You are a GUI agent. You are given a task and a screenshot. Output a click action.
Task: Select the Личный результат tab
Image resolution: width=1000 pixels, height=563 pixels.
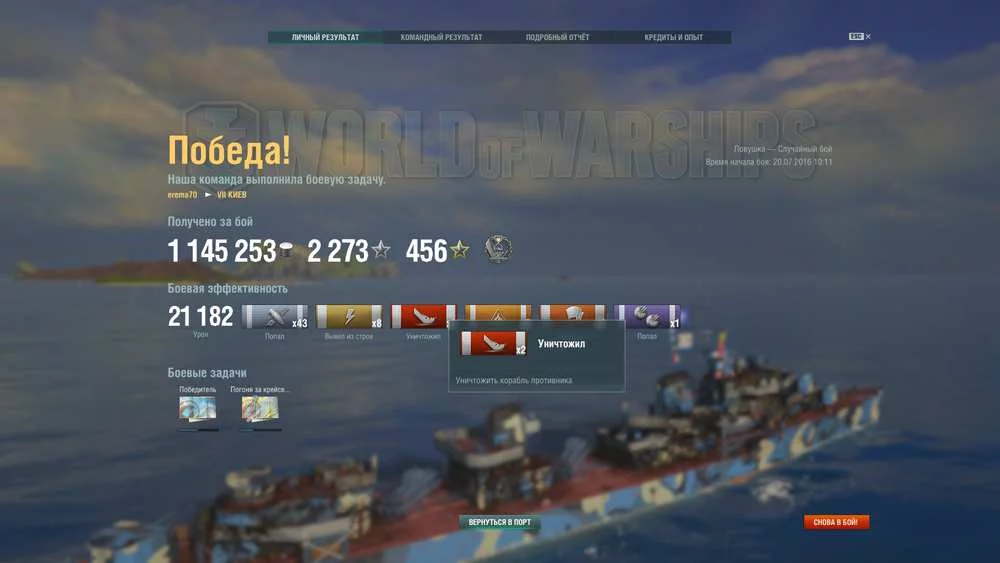[325, 38]
